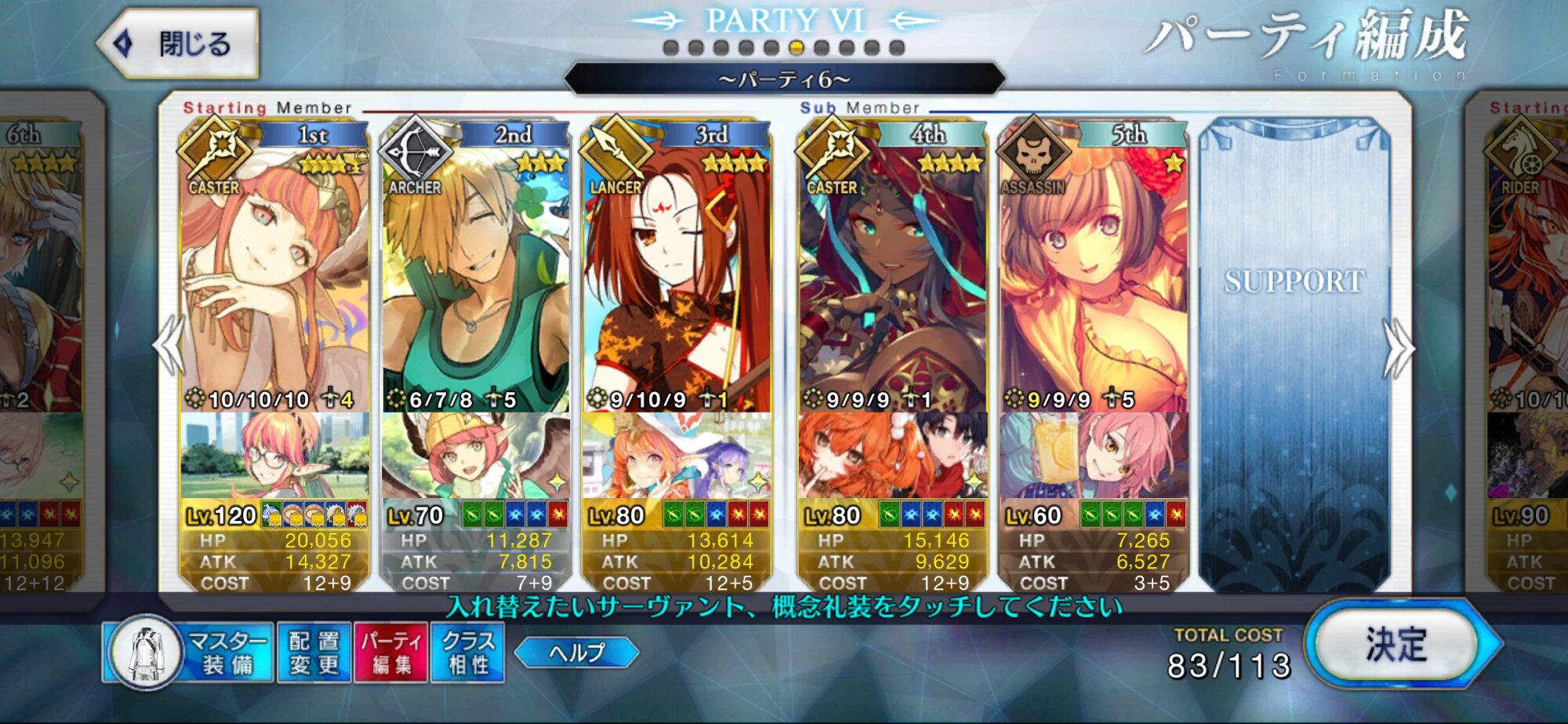This screenshot has height=724, width=1568.
Task: Jump to the first party page dot
Action: click(x=670, y=48)
